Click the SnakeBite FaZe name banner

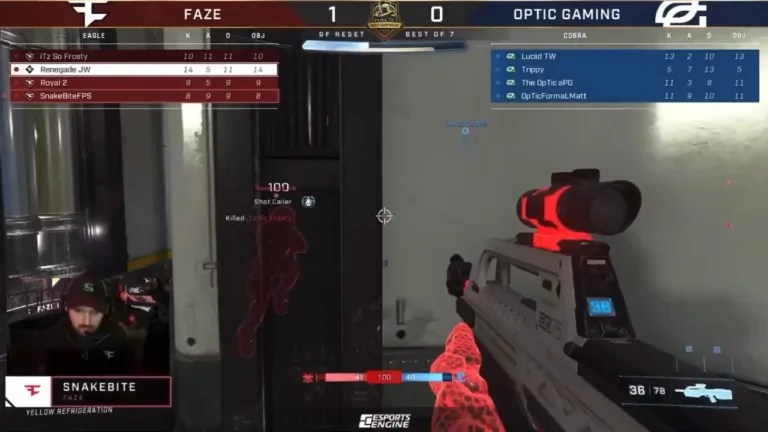pos(88,390)
